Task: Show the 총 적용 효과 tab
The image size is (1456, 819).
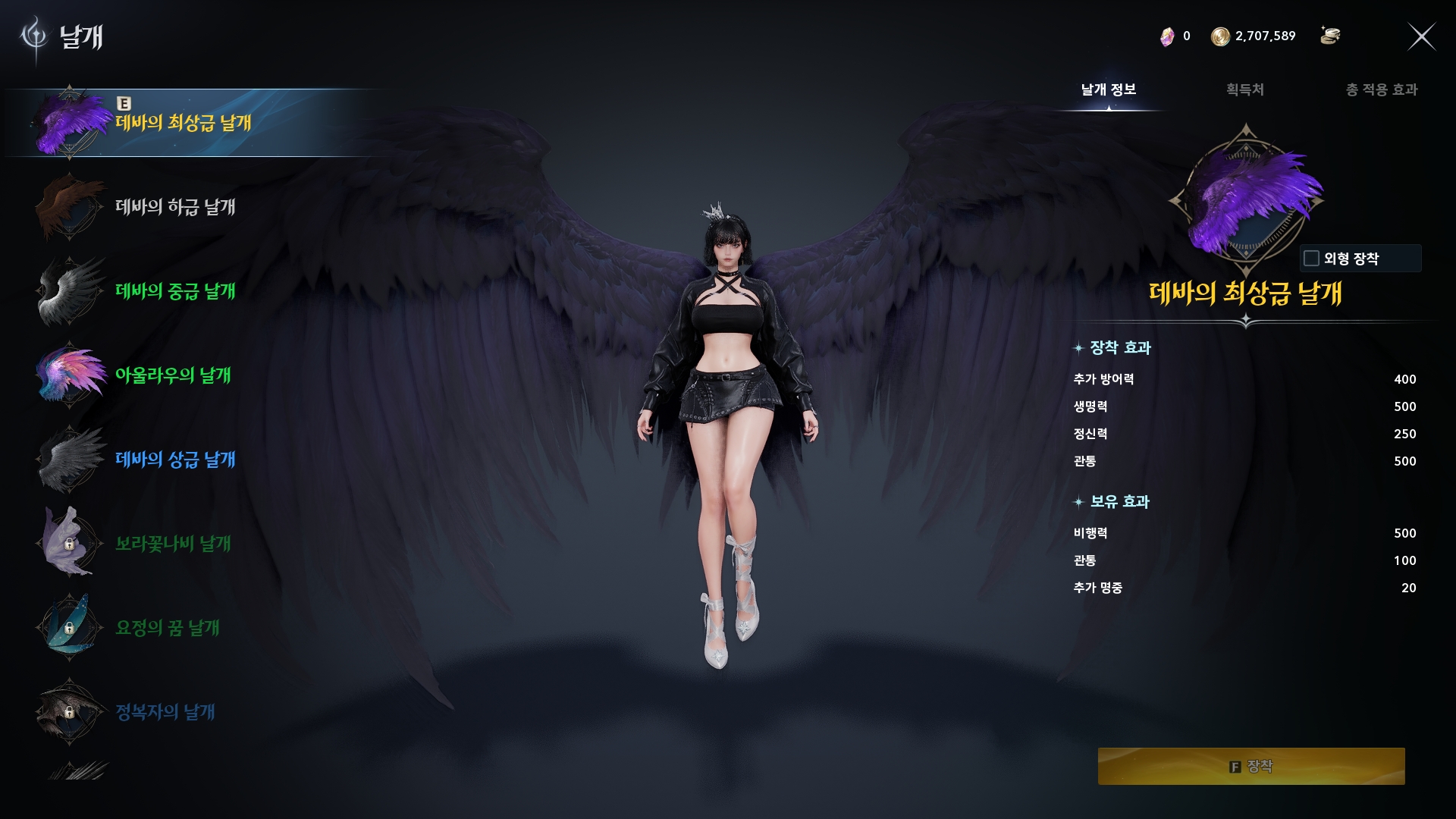Action: 1381,89
